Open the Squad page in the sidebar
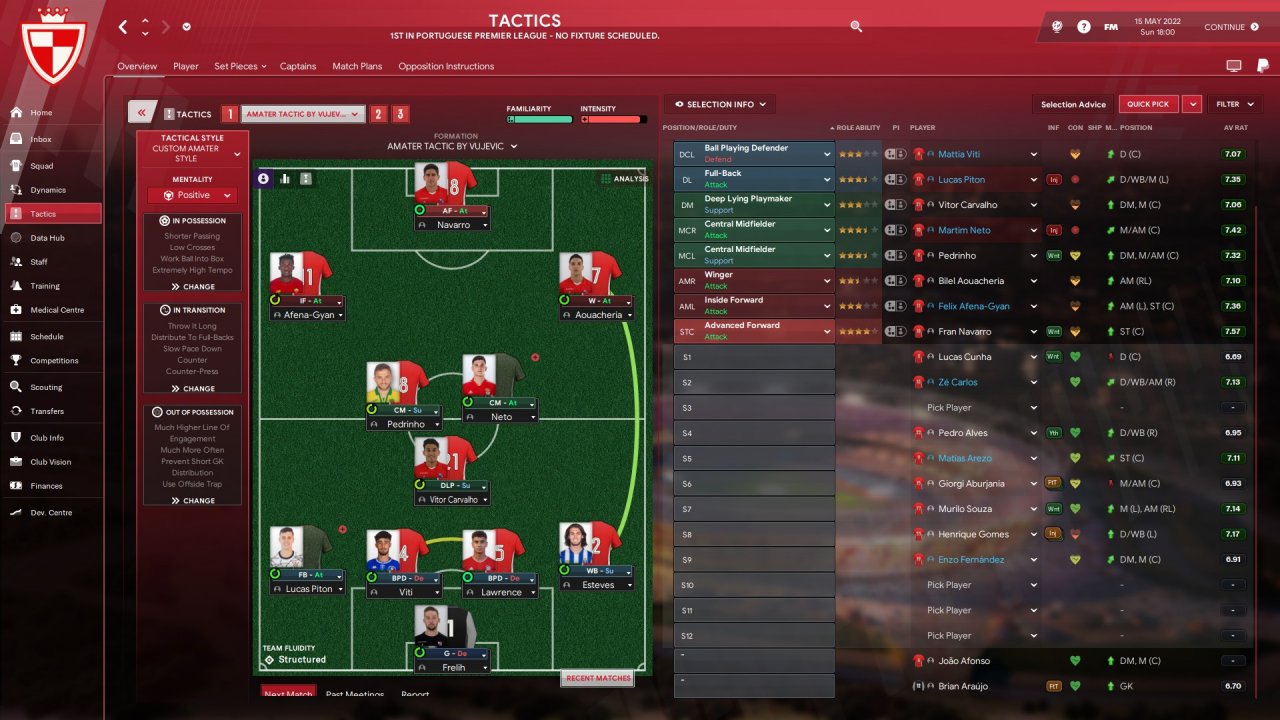Image resolution: width=1280 pixels, height=720 pixels. coord(41,166)
